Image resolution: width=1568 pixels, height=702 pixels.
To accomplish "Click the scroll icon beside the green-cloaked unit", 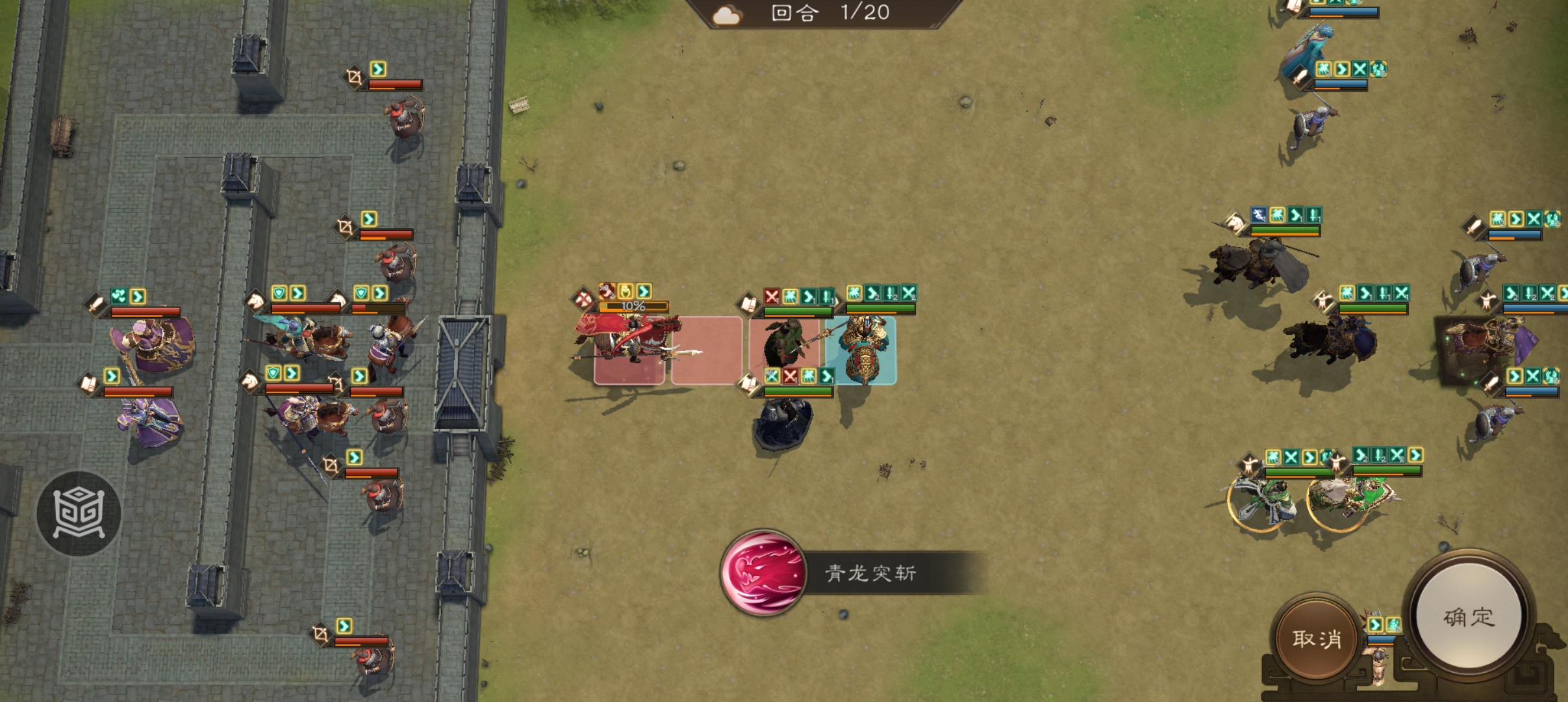I will [750, 305].
